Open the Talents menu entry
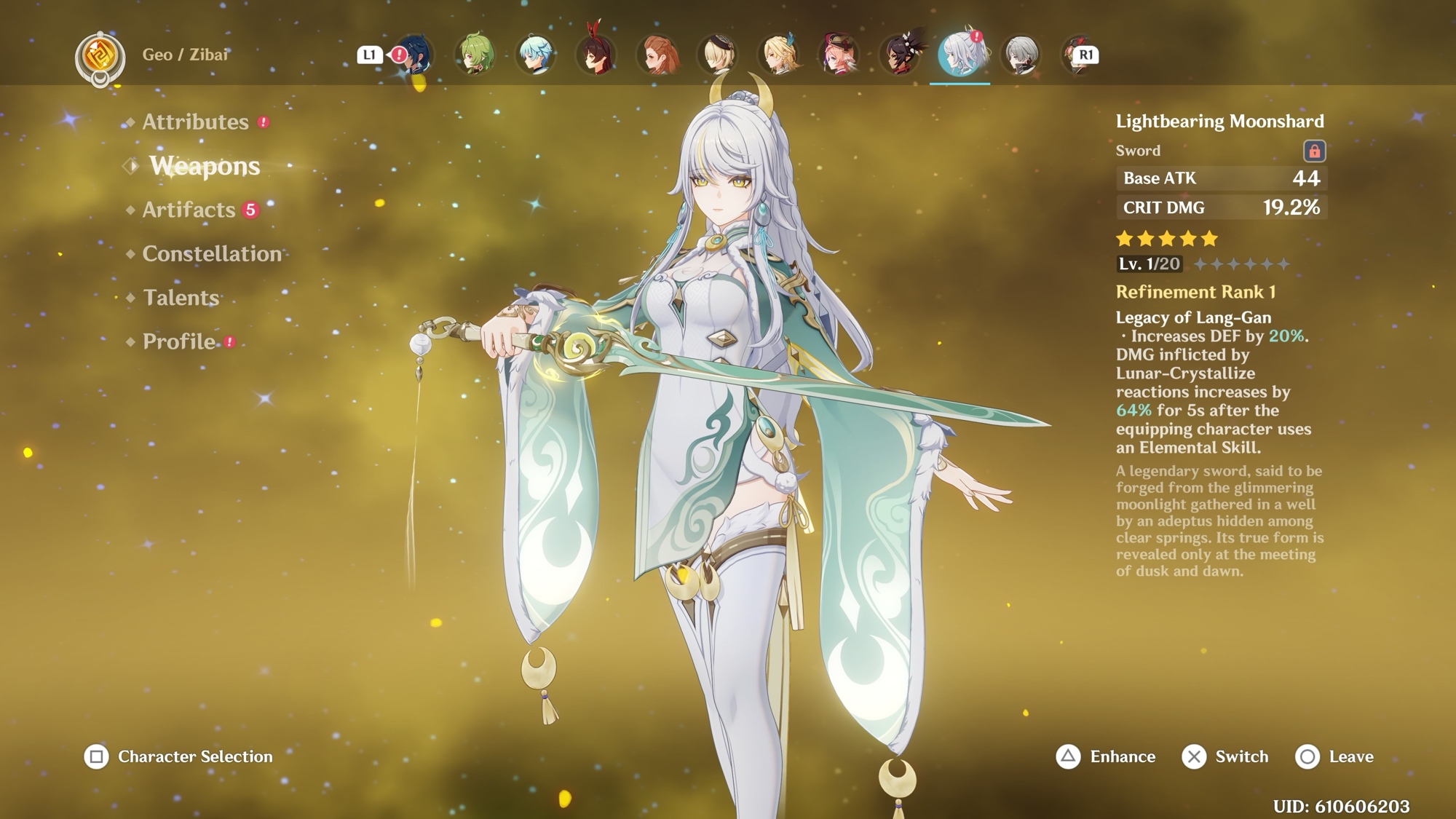The height and width of the screenshot is (819, 1456). tap(181, 298)
